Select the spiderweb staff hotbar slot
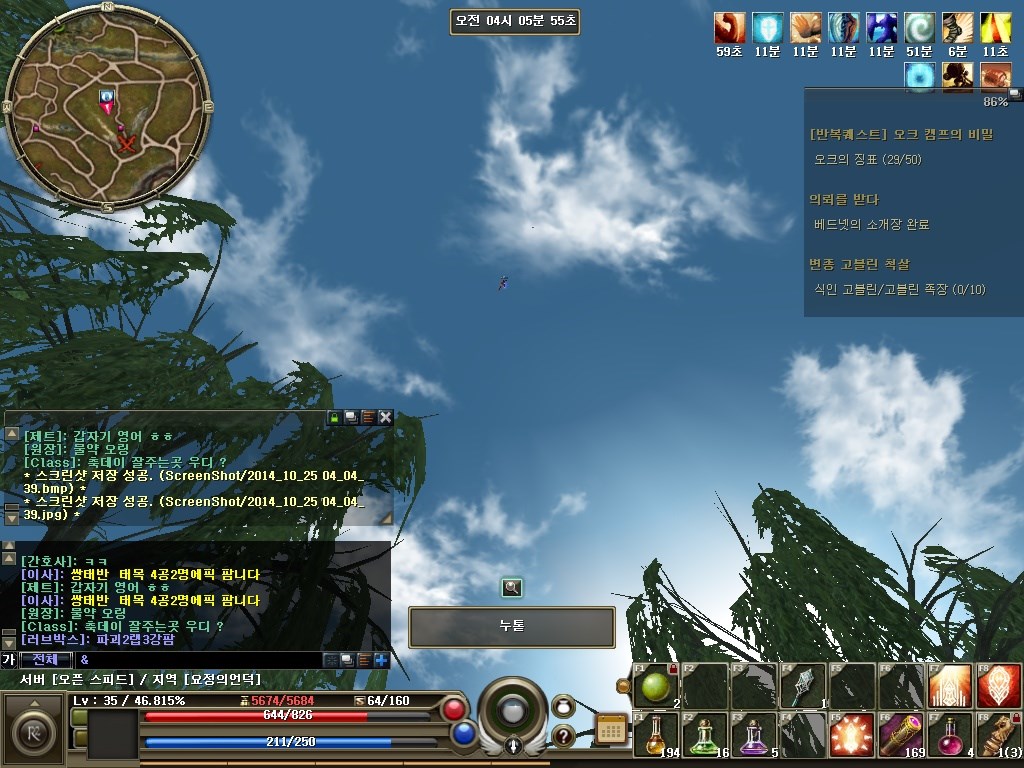The height and width of the screenshot is (768, 1024). click(x=803, y=686)
